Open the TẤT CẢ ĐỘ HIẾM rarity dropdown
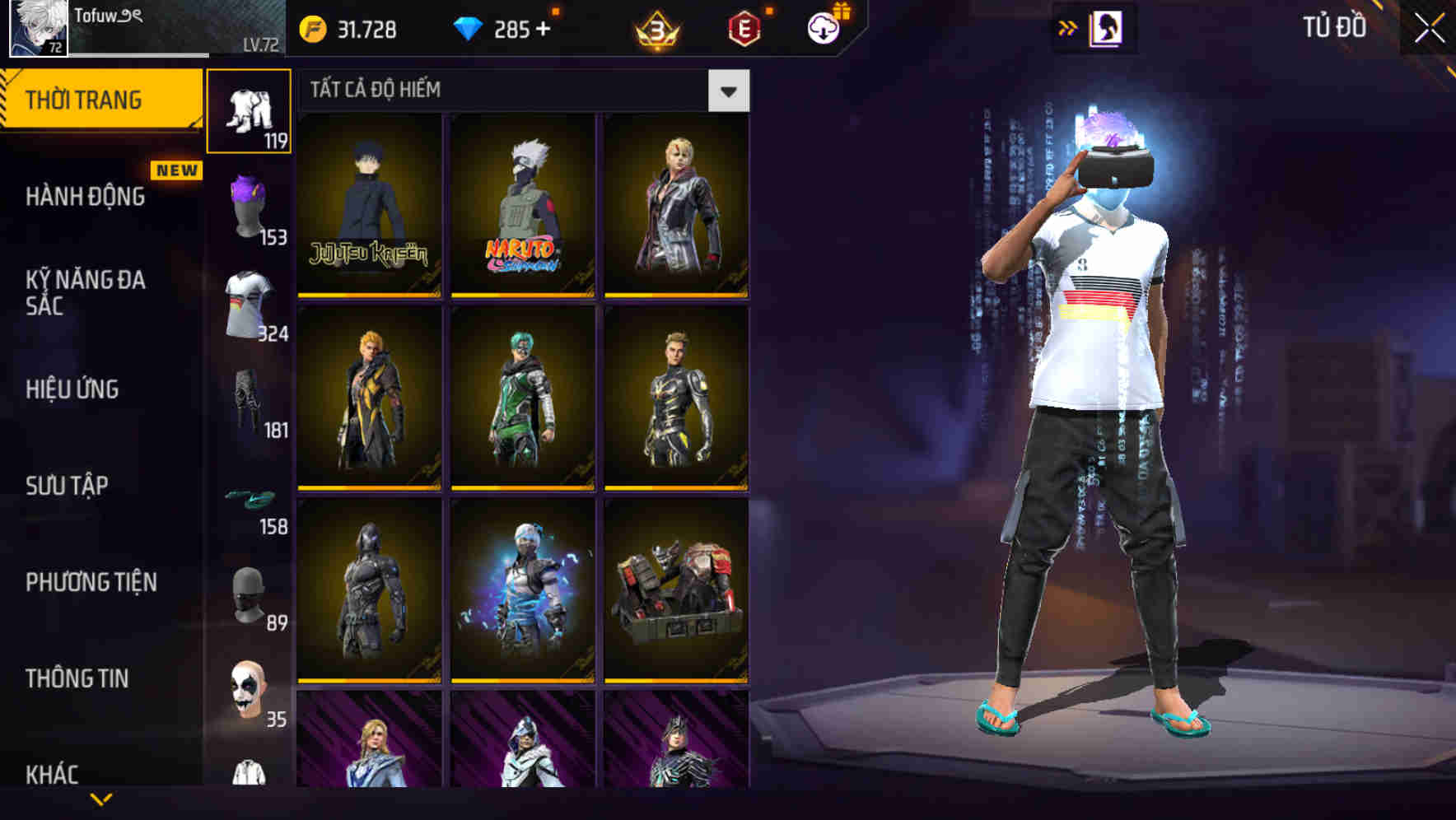 point(728,91)
